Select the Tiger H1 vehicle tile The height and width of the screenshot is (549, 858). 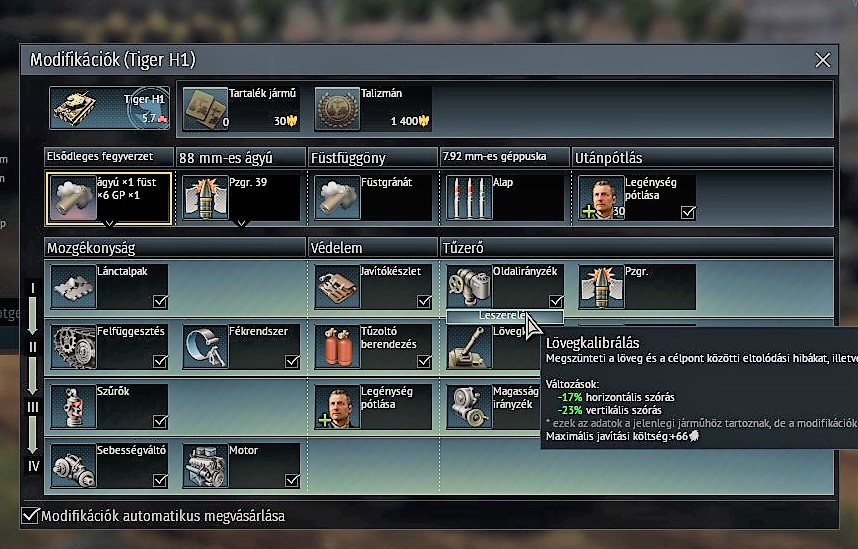[110, 108]
